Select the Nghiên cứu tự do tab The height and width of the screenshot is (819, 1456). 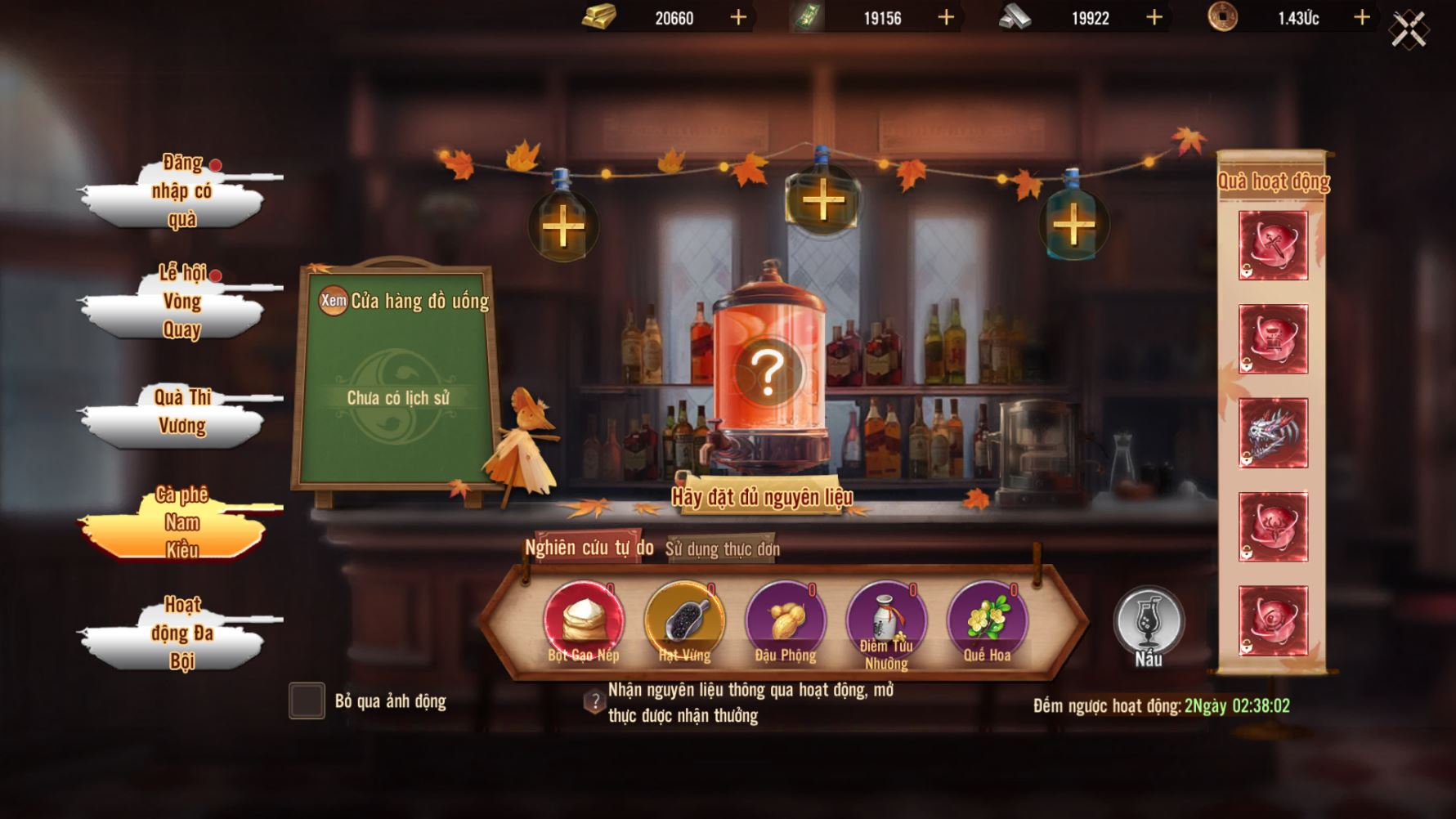[589, 548]
